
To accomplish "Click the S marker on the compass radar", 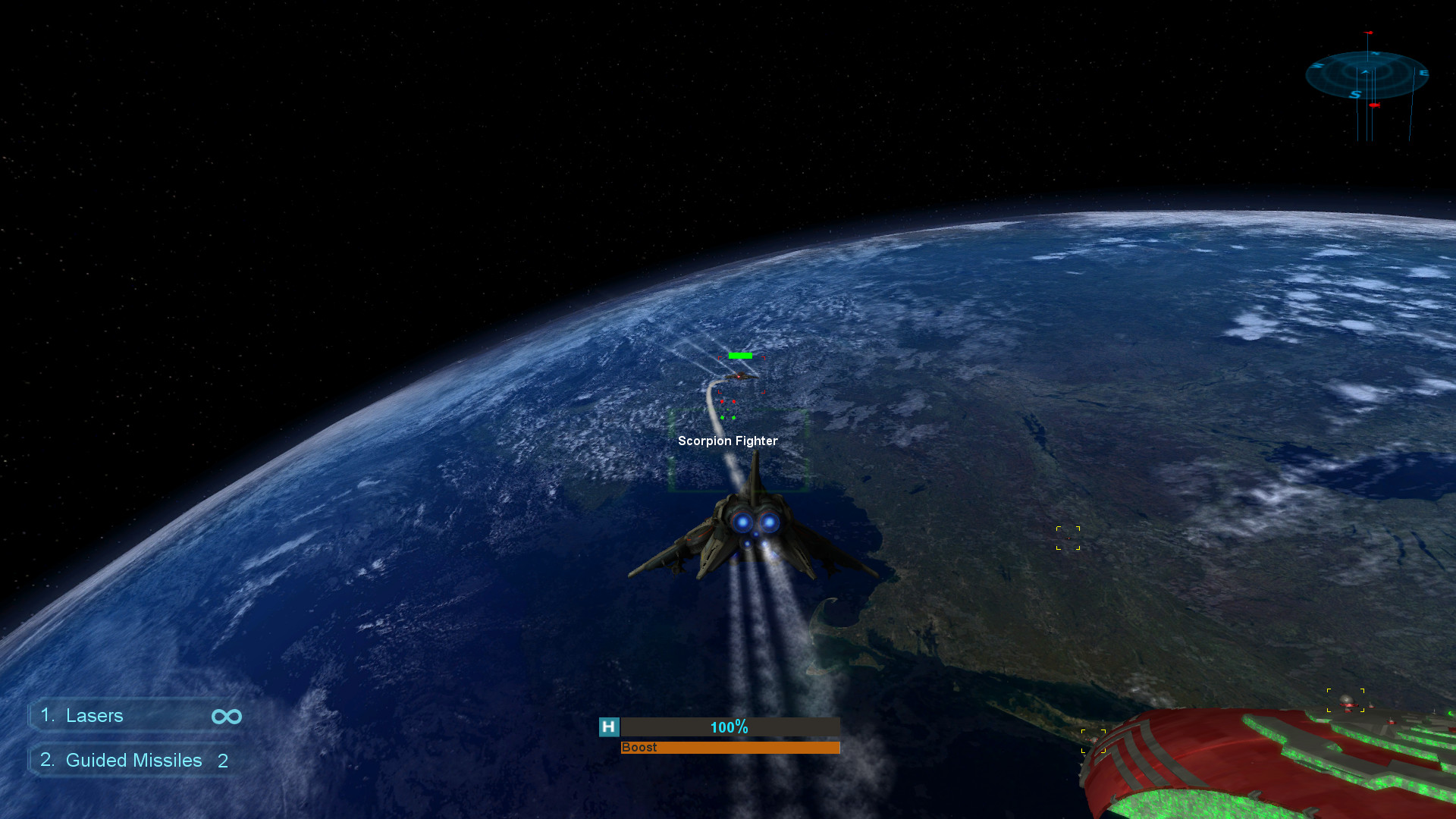I will pyautogui.click(x=1355, y=94).
